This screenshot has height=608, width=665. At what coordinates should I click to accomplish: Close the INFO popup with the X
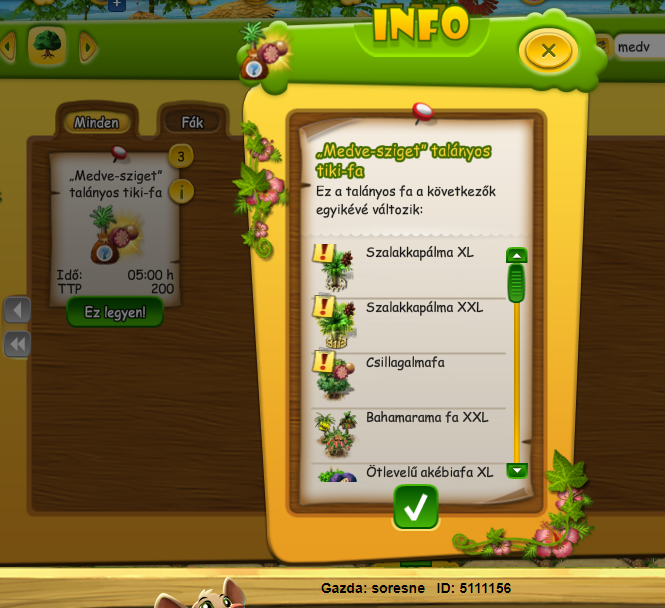pyautogui.click(x=547, y=49)
